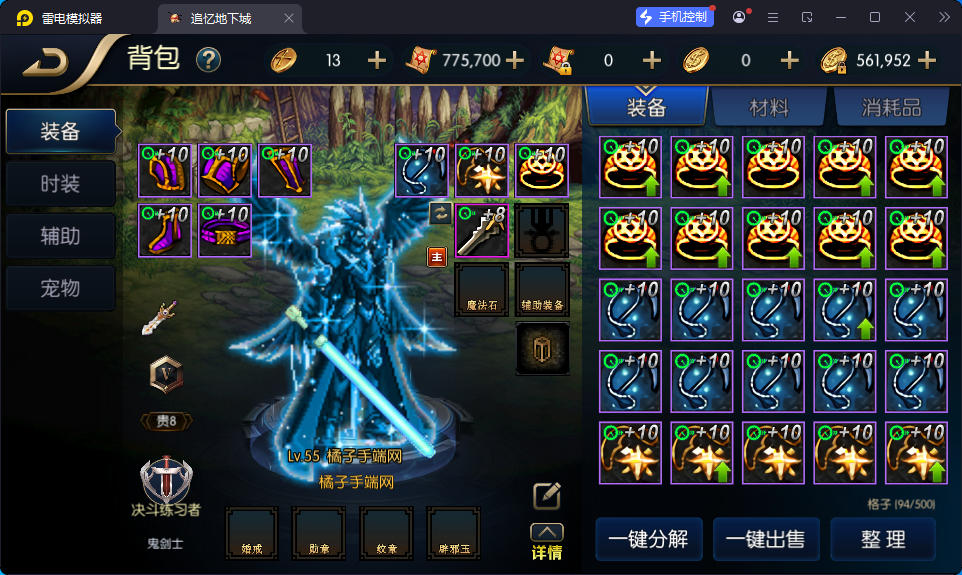Click the 一键出售 button
This screenshot has height=575, width=962.
tap(766, 539)
